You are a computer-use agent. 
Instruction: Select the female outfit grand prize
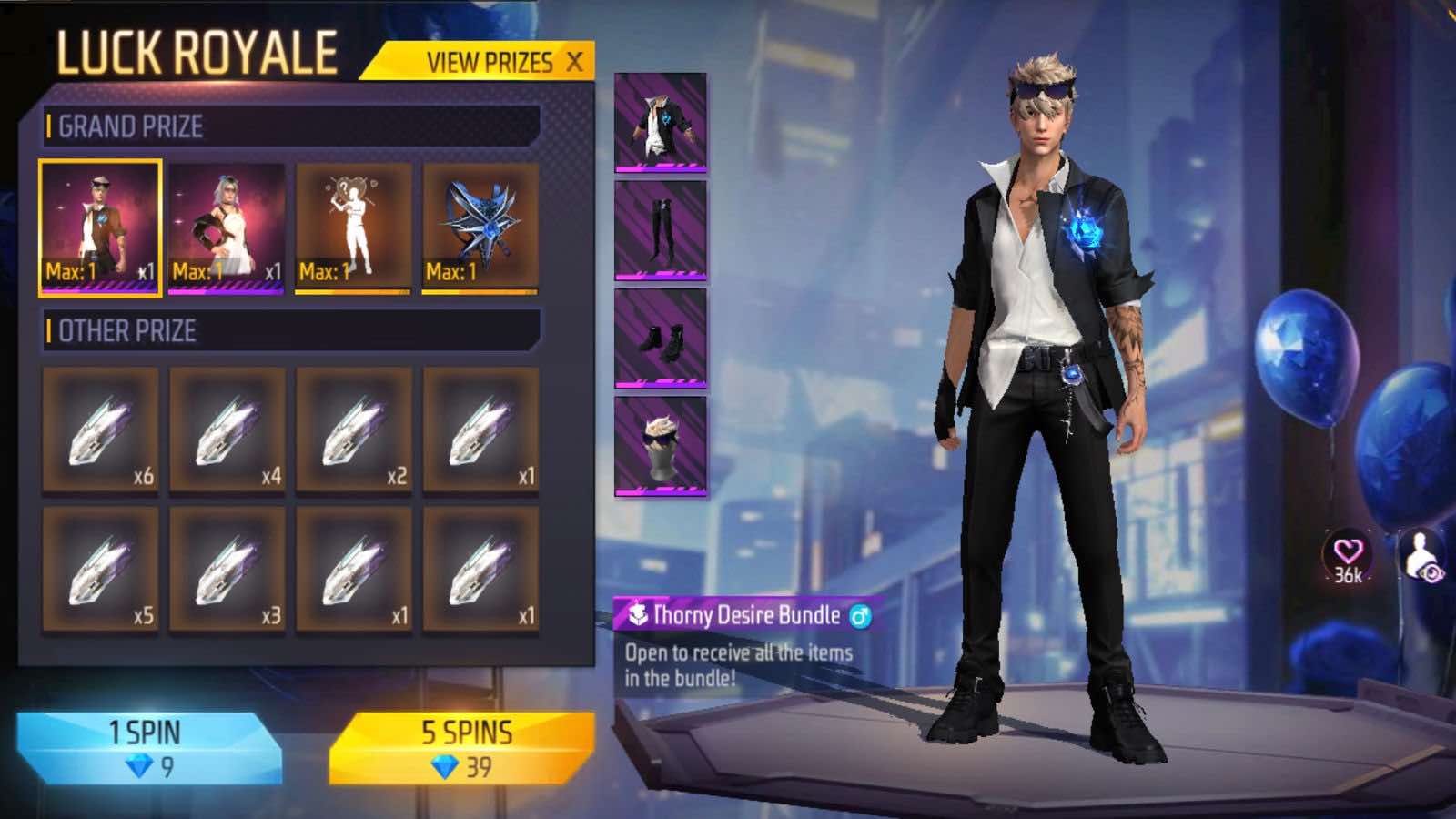pyautogui.click(x=226, y=223)
